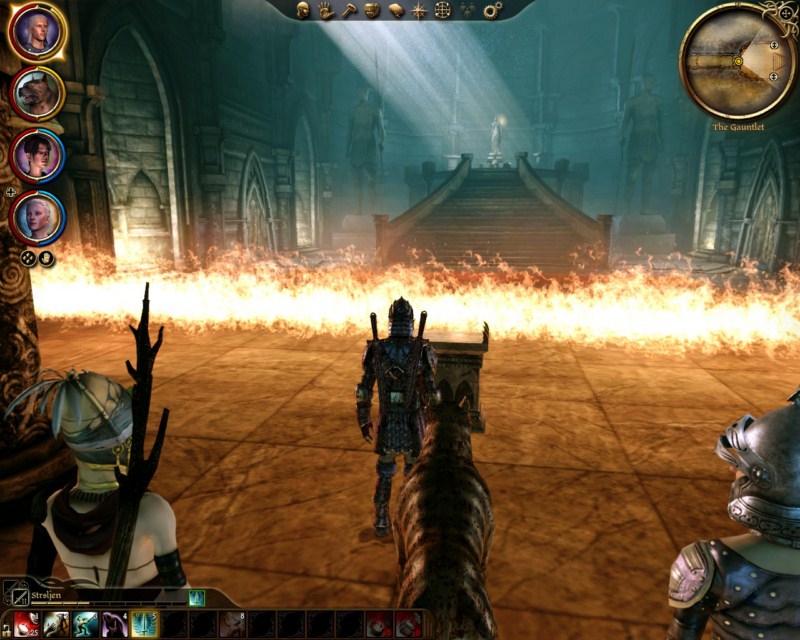Activate the glowing sword sustained ability slot
Viewport: 800px width, 640px height.
point(144,625)
